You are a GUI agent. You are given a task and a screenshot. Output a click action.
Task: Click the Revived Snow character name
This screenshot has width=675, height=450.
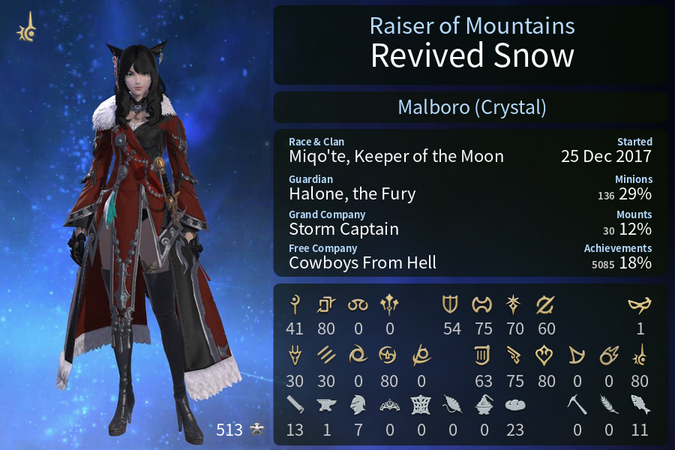coord(471,55)
